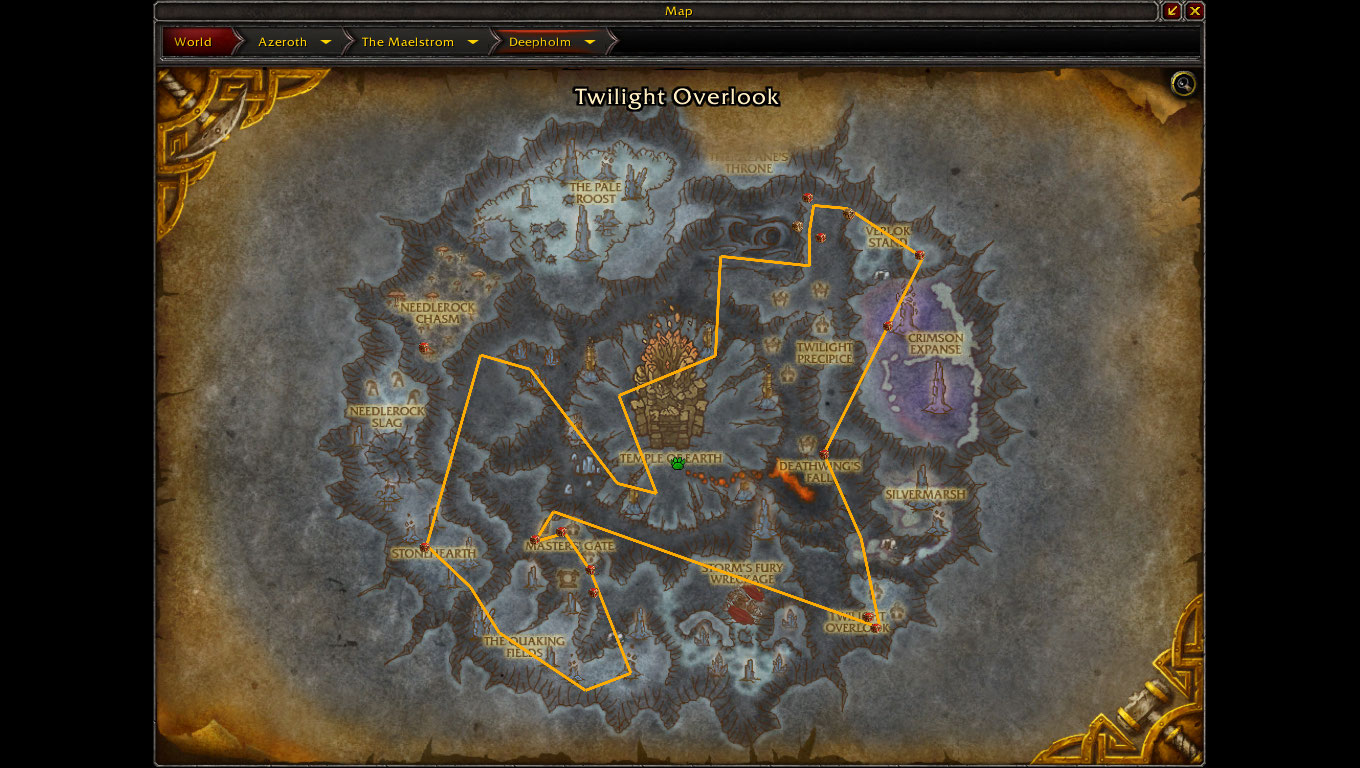Show the dropdown arrow beside Deepholm

point(590,42)
